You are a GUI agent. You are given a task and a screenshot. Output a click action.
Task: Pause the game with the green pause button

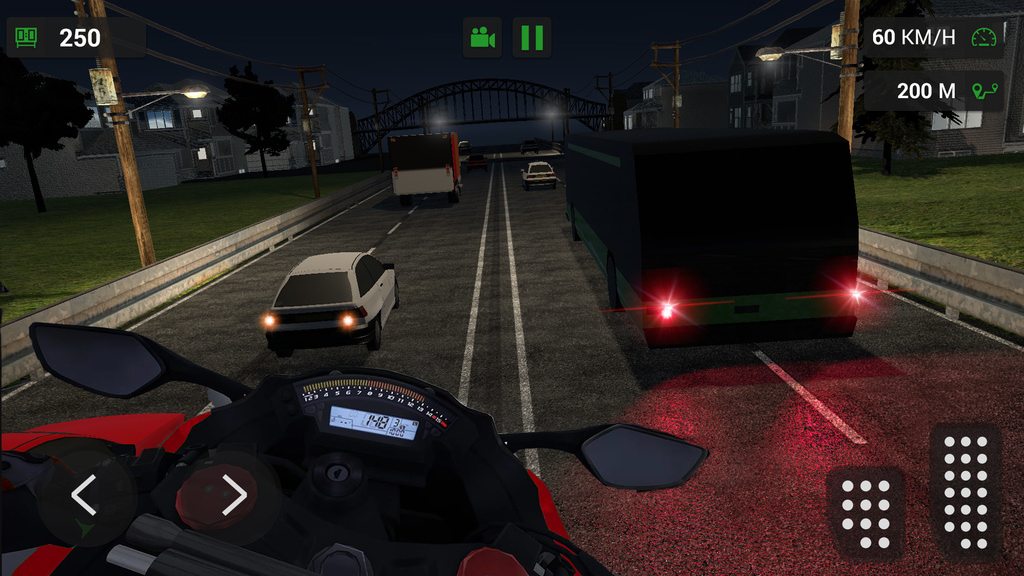[x=532, y=38]
